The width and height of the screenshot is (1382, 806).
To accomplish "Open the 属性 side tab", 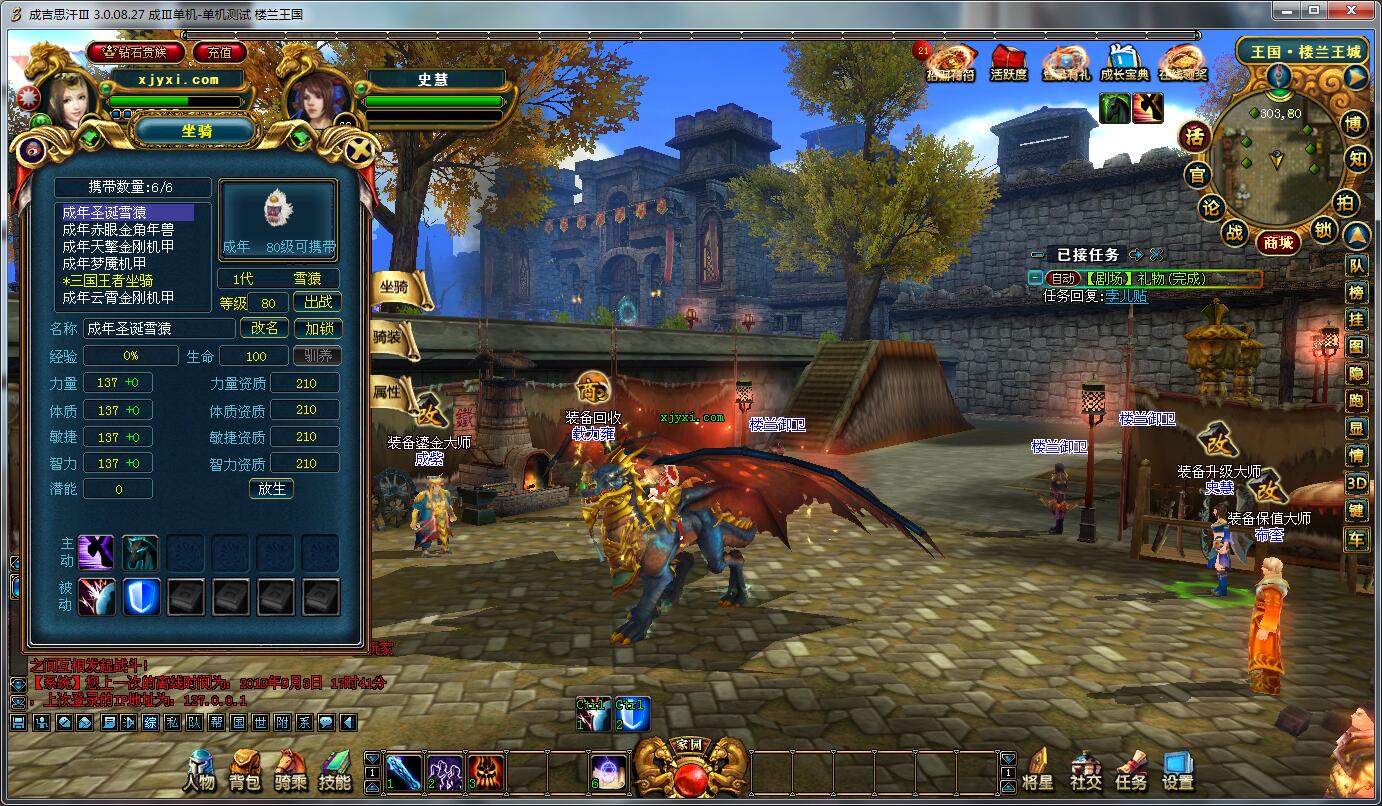I will [x=391, y=391].
